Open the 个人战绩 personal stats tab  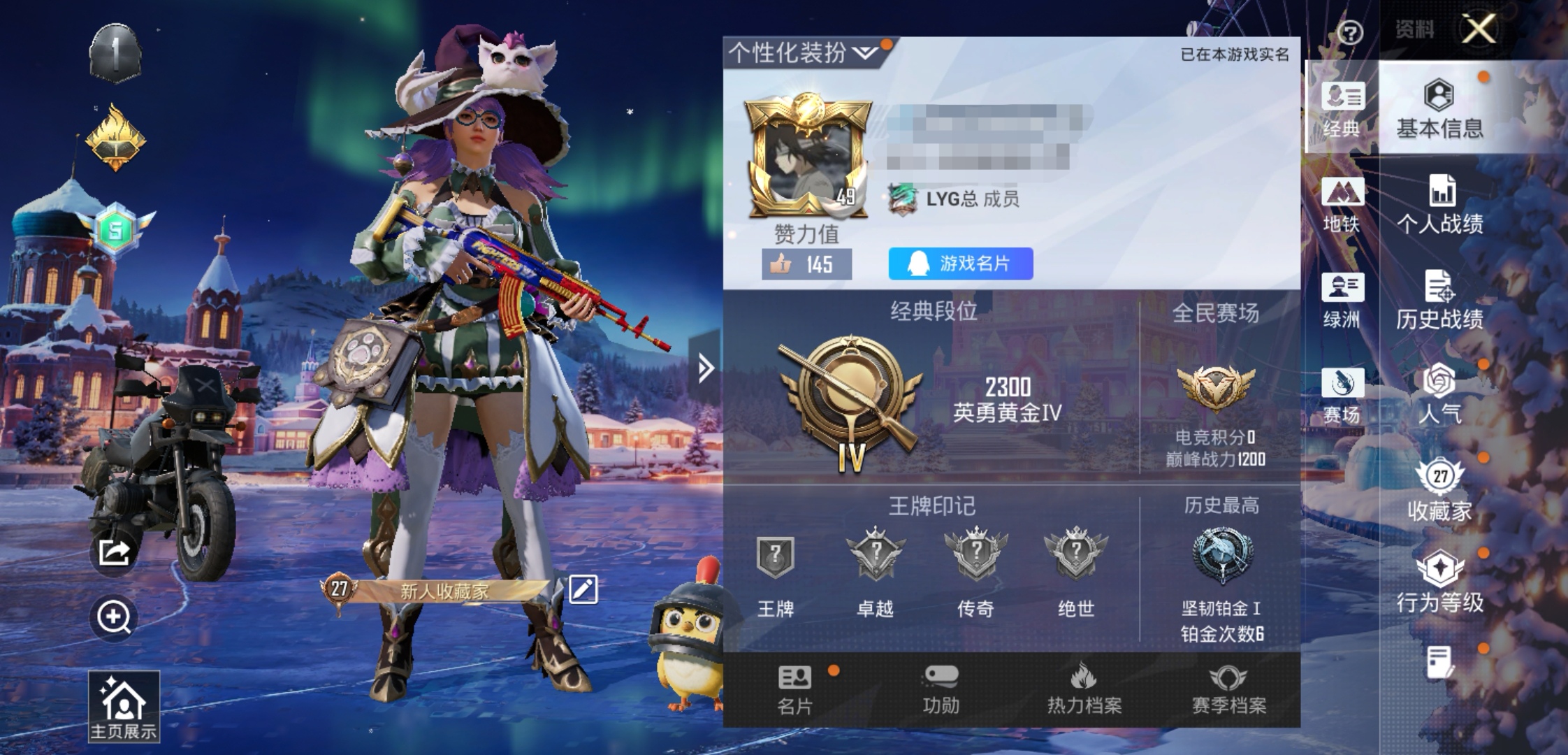pyautogui.click(x=1439, y=205)
